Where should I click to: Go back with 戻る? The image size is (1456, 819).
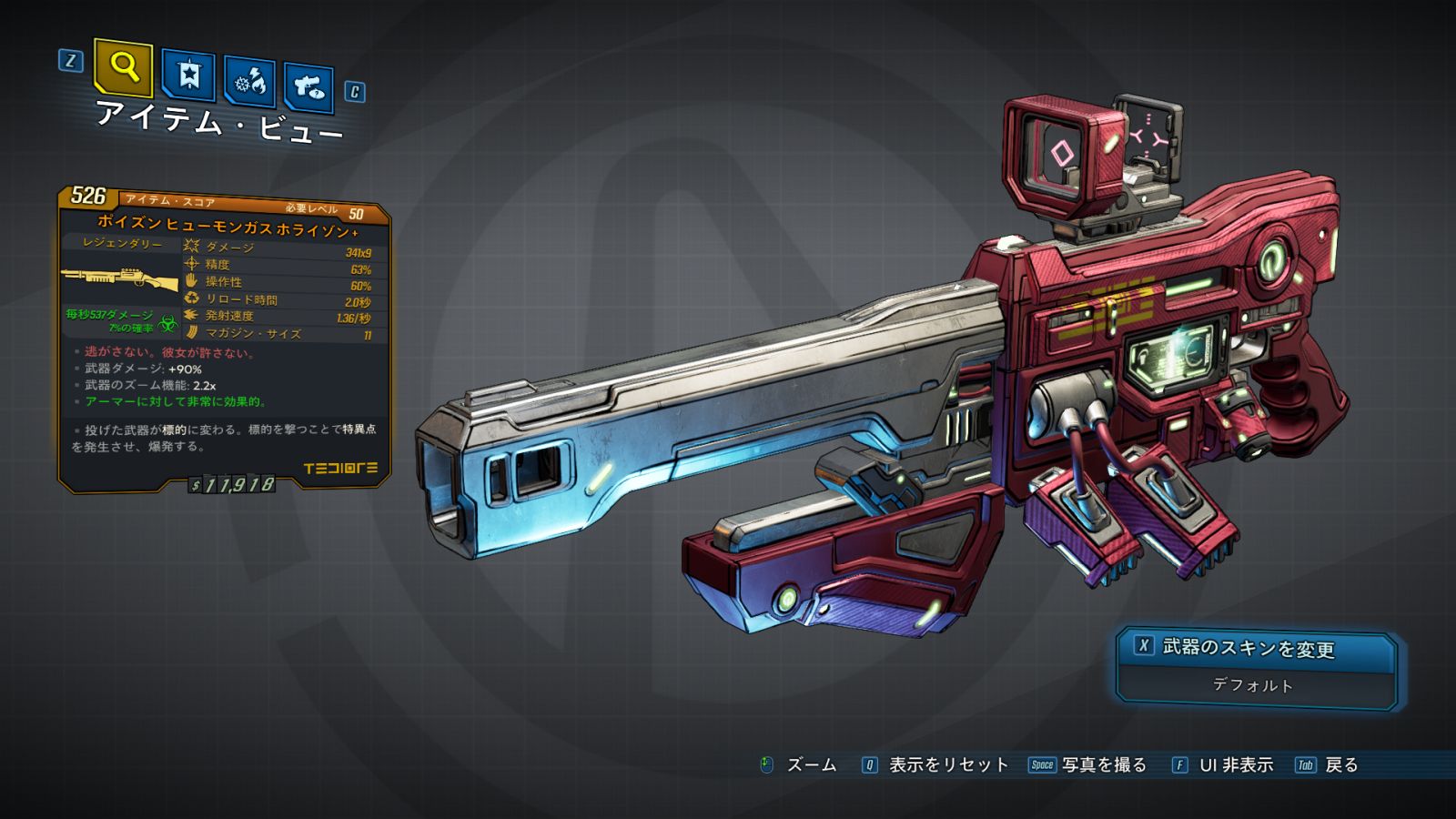tap(1340, 765)
